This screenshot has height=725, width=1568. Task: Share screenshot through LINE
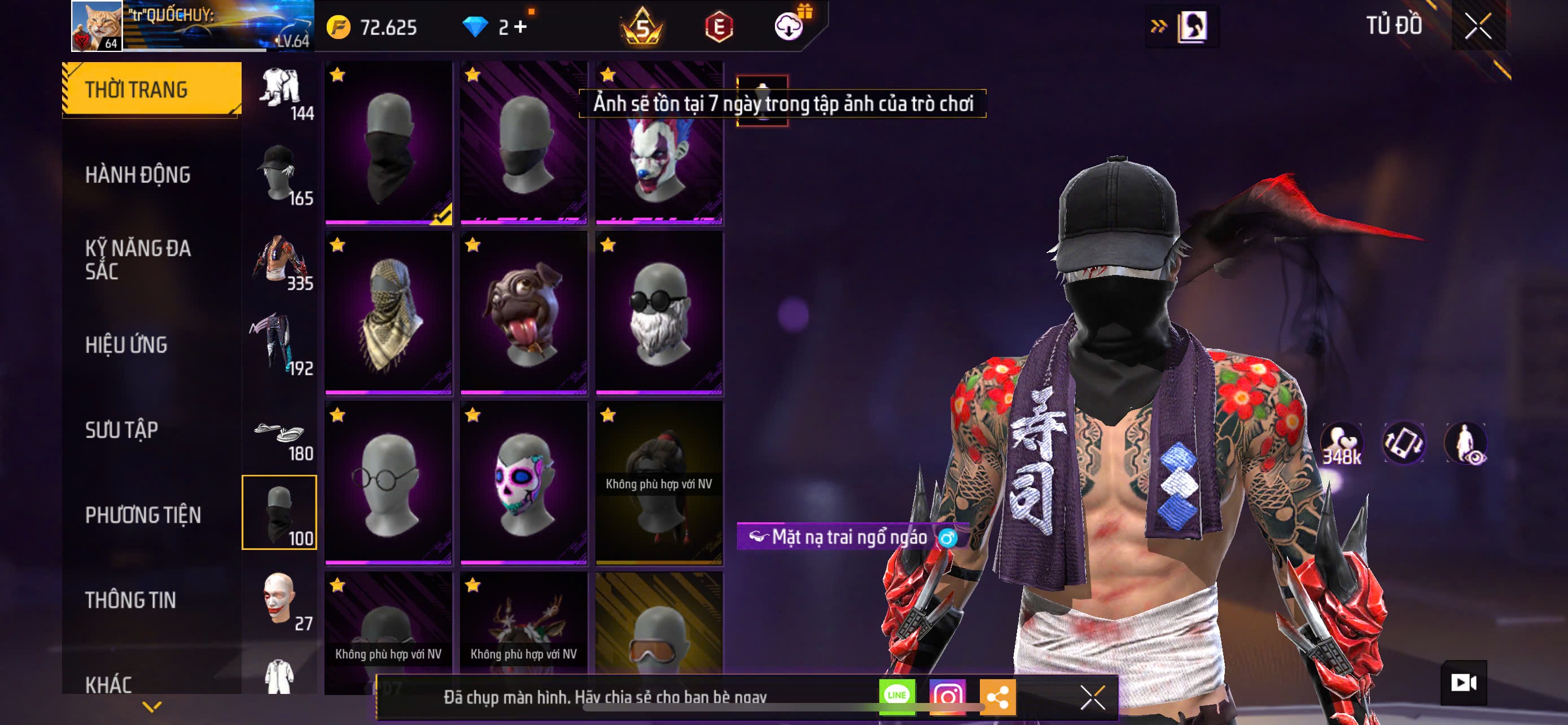point(897,696)
